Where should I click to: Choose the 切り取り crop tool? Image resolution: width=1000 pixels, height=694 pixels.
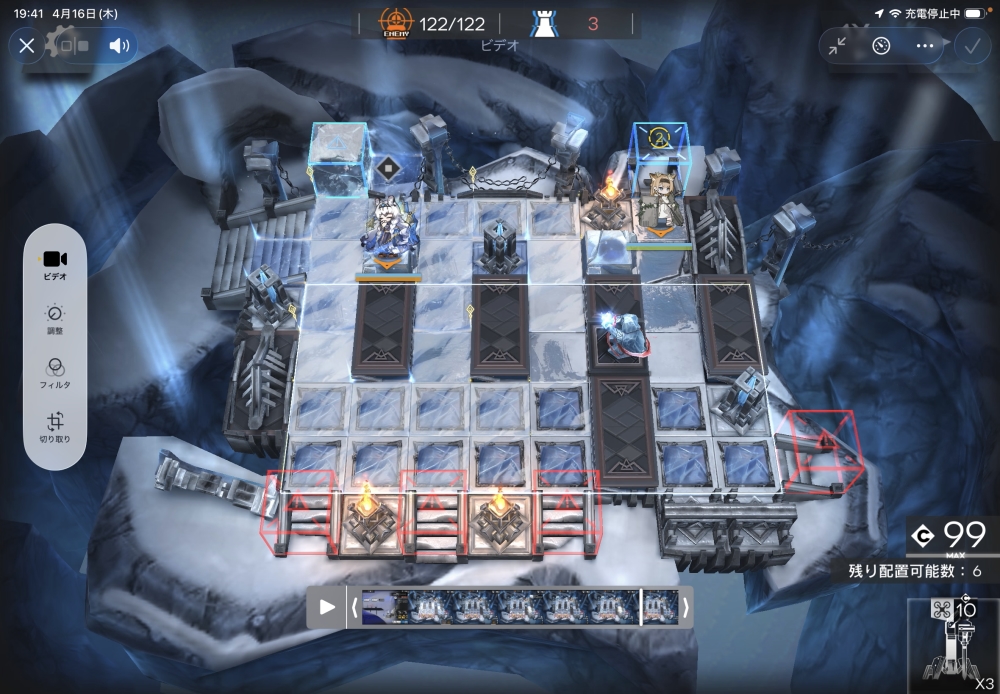55,428
